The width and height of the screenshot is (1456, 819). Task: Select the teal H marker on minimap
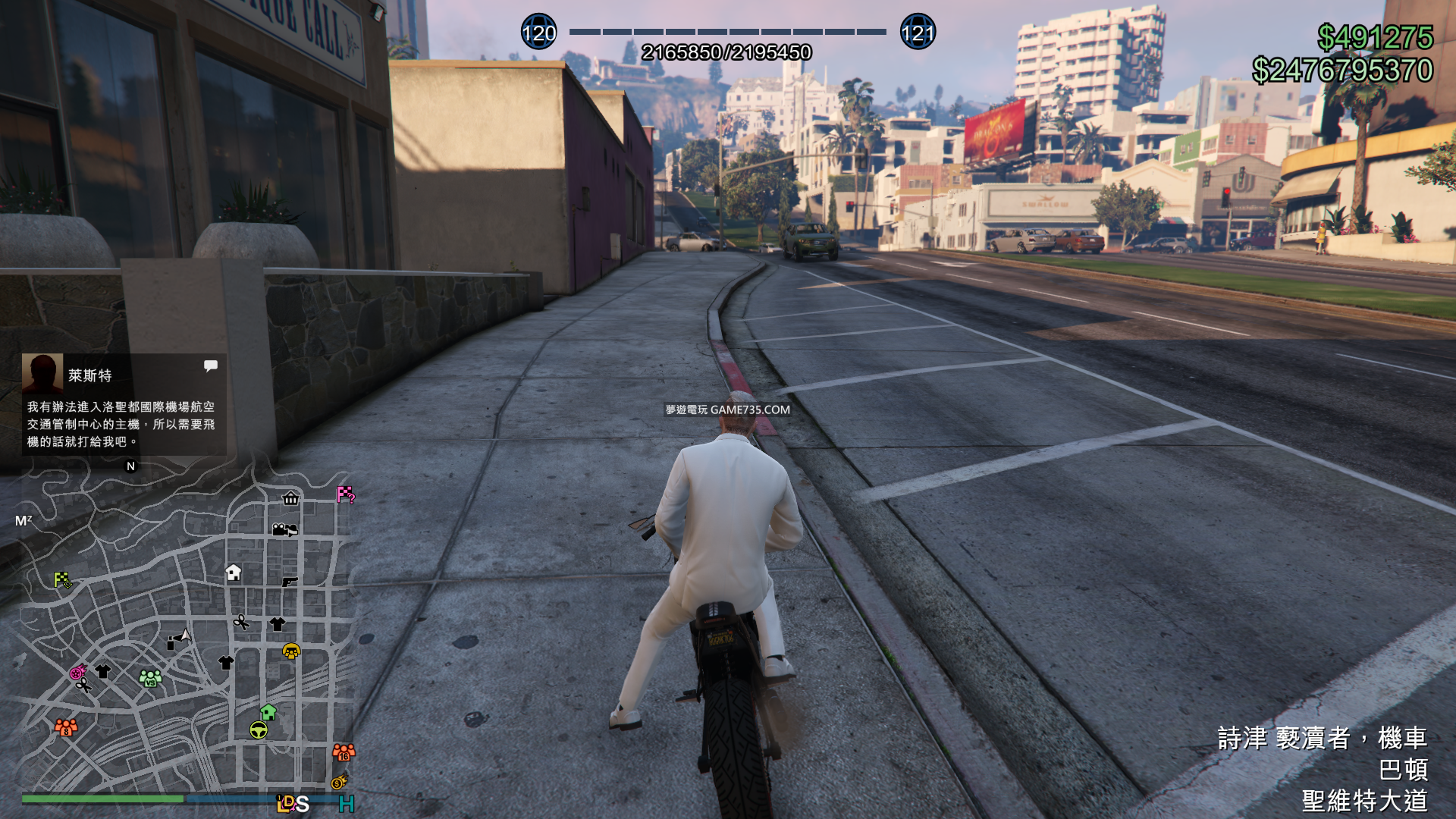click(x=347, y=804)
